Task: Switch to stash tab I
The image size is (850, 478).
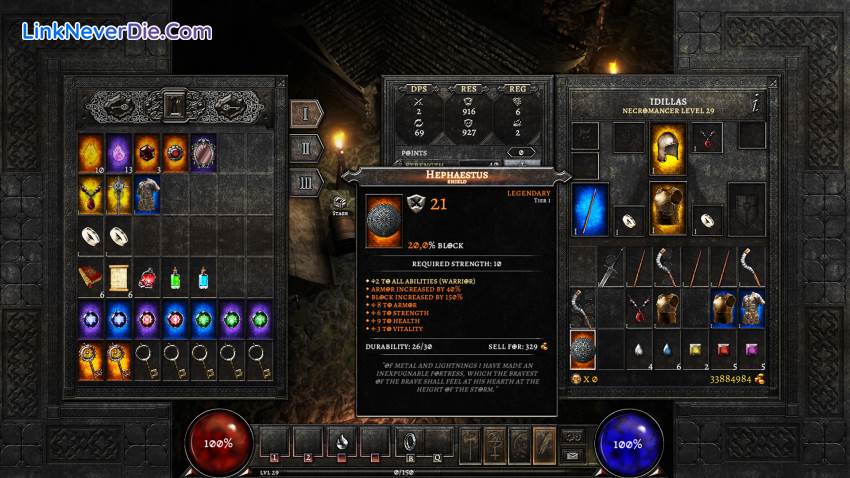Action: click(306, 113)
